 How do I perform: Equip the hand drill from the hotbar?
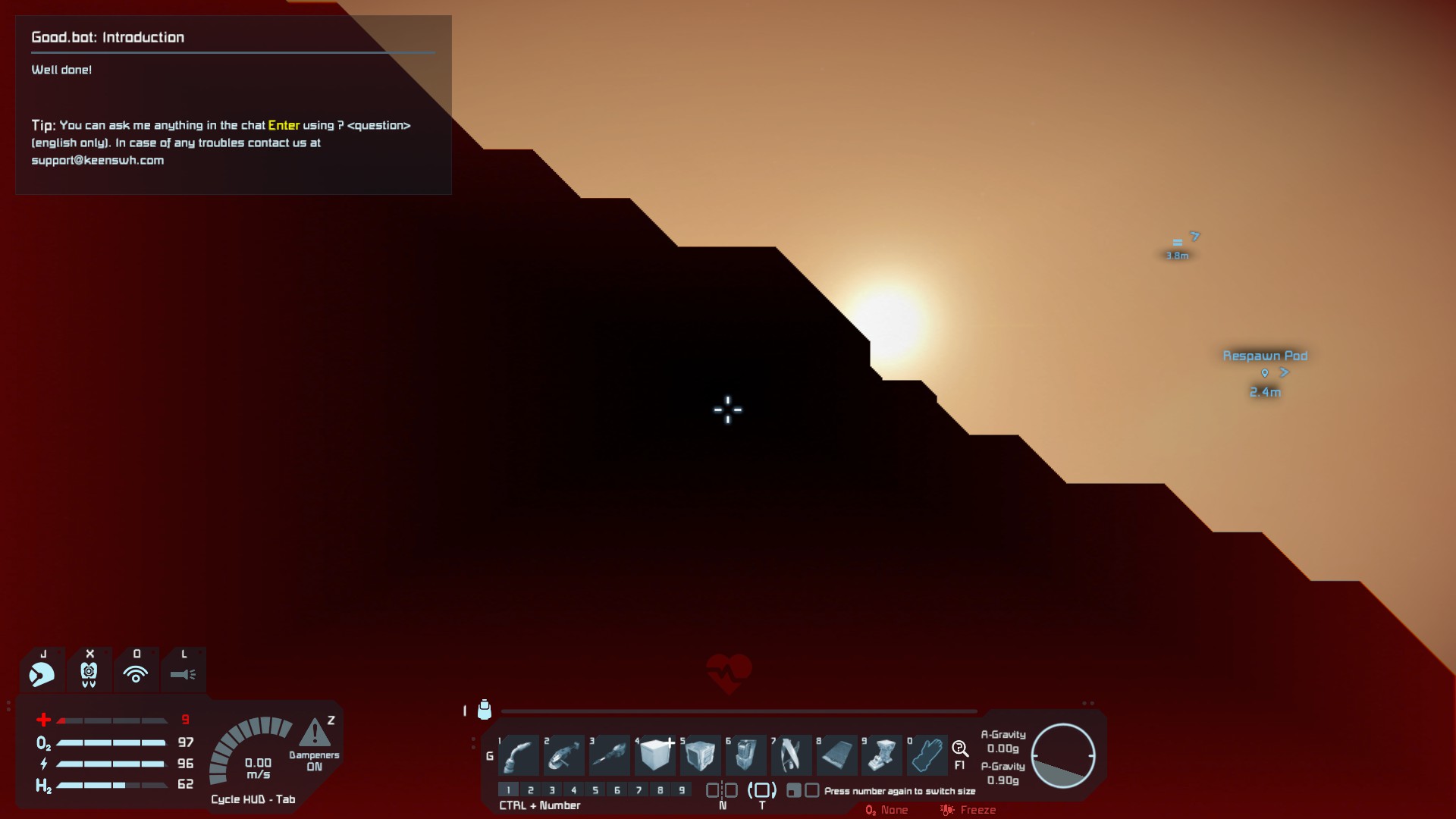[x=610, y=755]
